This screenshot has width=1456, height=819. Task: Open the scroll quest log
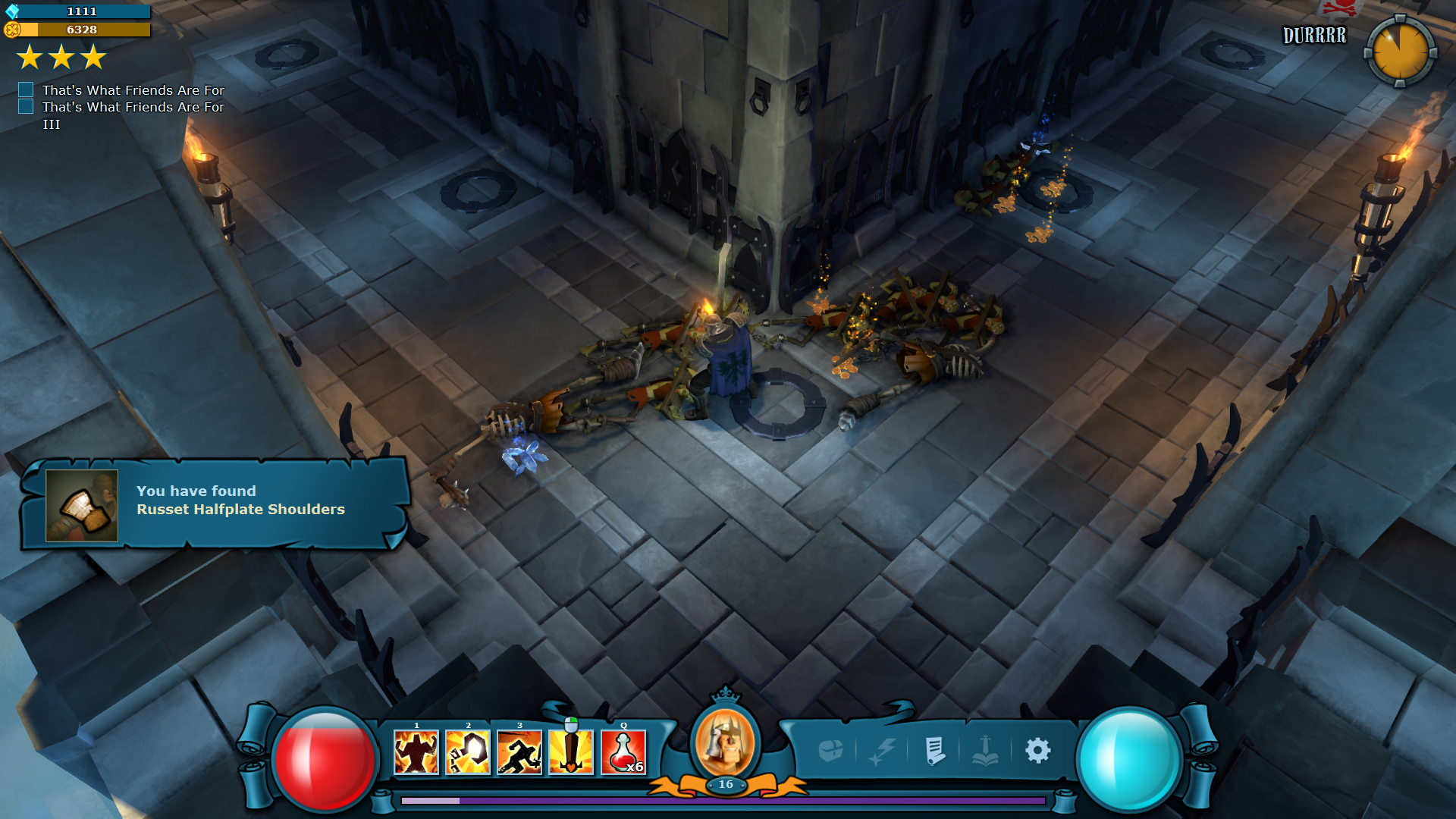point(935,751)
